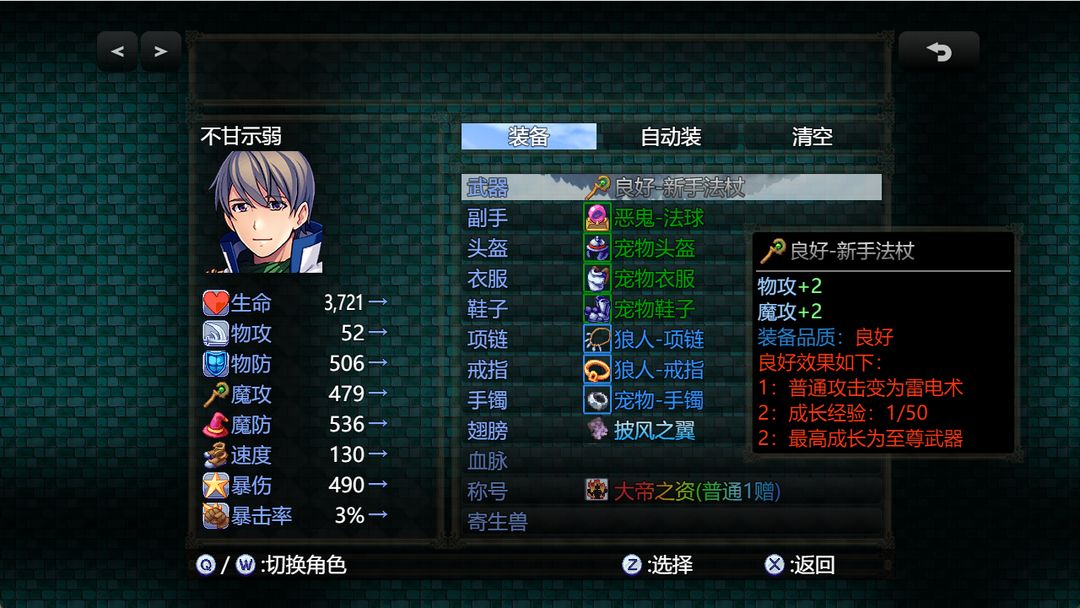Select the 装备 tab

(x=529, y=137)
